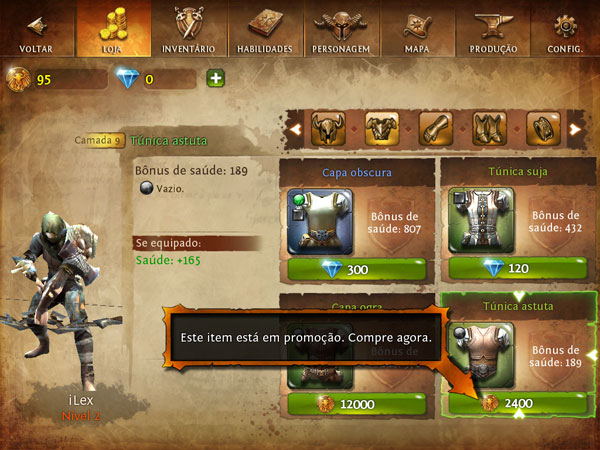Image resolution: width=600 pixels, height=450 pixels.
Task: Buy Capa obscura for 300 gems
Action: [x=359, y=269]
